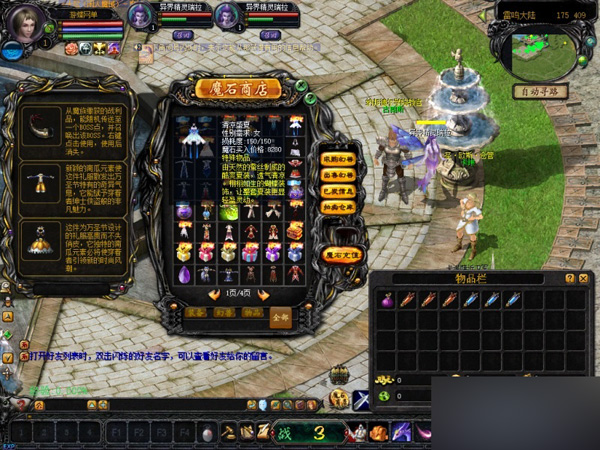The image size is (600, 450).
Task: Select the purple gem shop item
Action: (x=184, y=273)
